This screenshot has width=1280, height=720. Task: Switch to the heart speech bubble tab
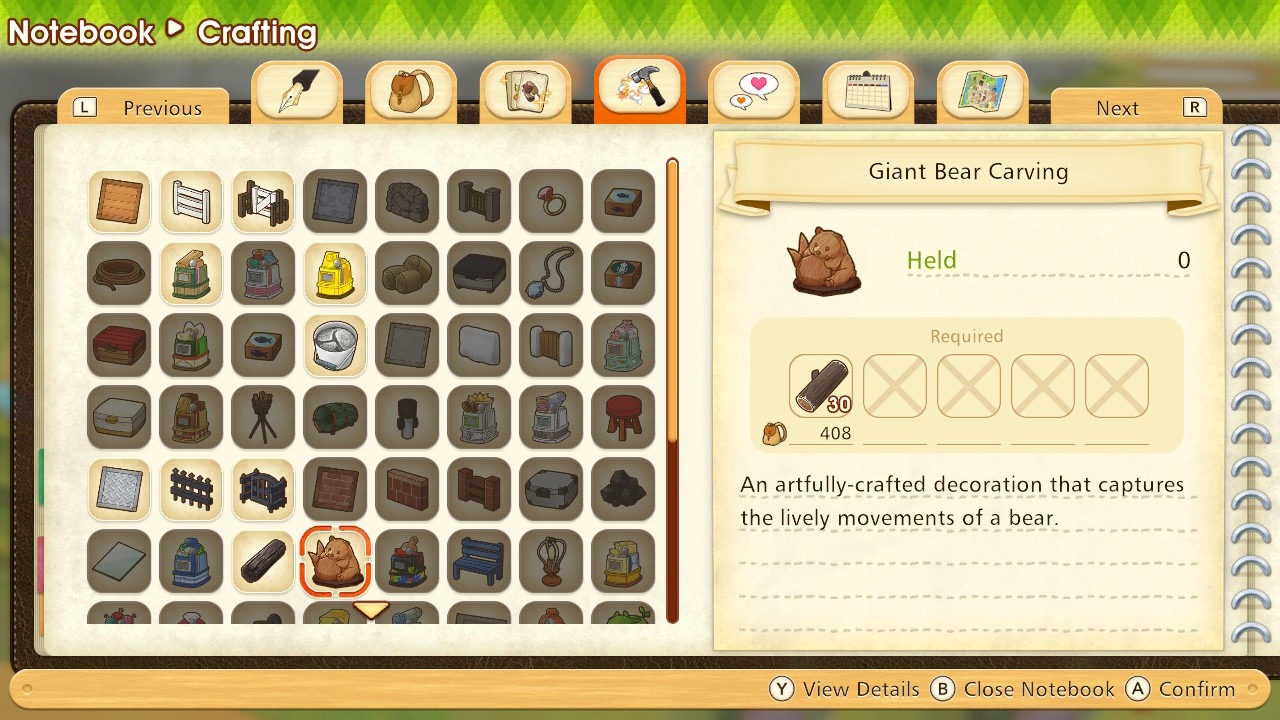point(754,91)
